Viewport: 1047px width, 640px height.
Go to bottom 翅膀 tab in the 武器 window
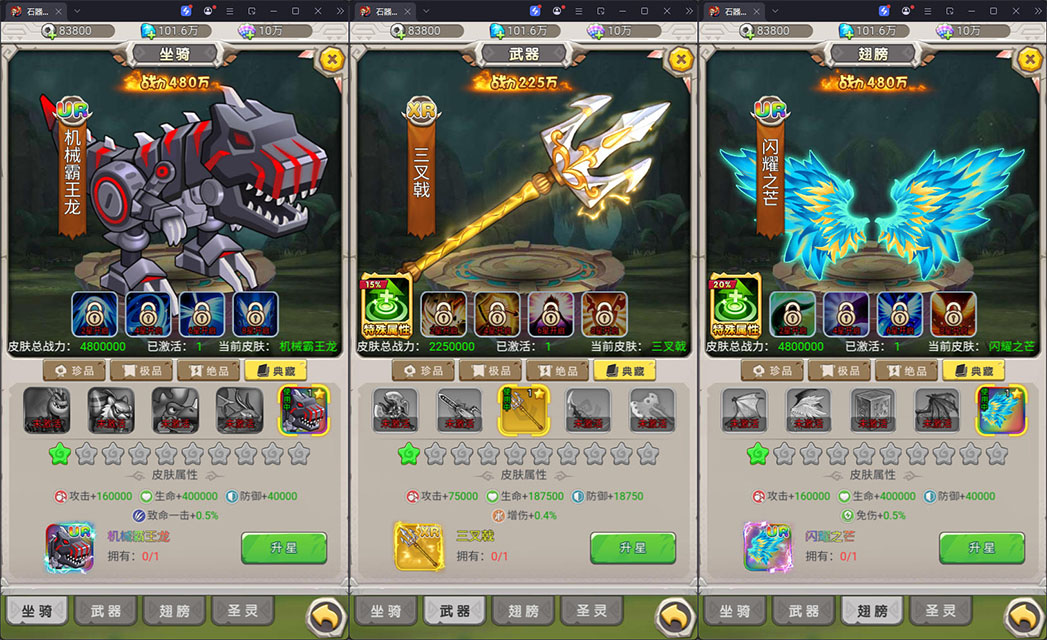click(524, 610)
